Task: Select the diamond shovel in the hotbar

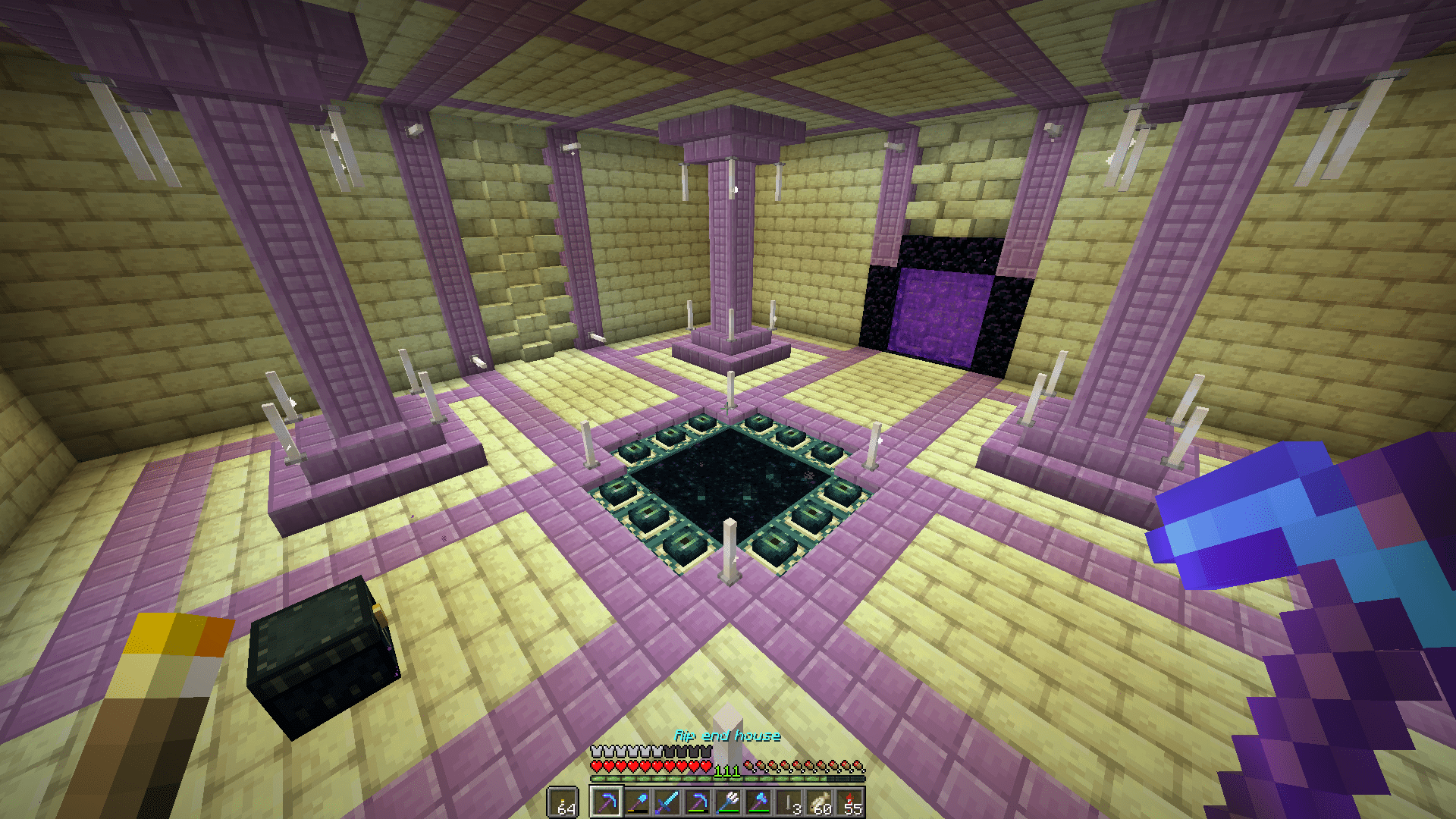Action: coord(637,802)
